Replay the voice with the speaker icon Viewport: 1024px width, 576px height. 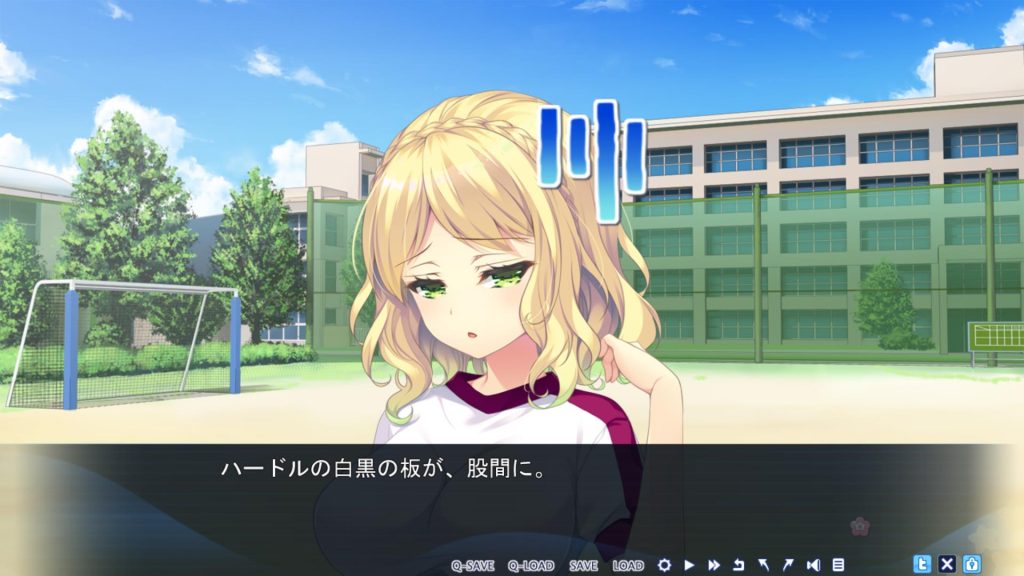pyautogui.click(x=813, y=565)
